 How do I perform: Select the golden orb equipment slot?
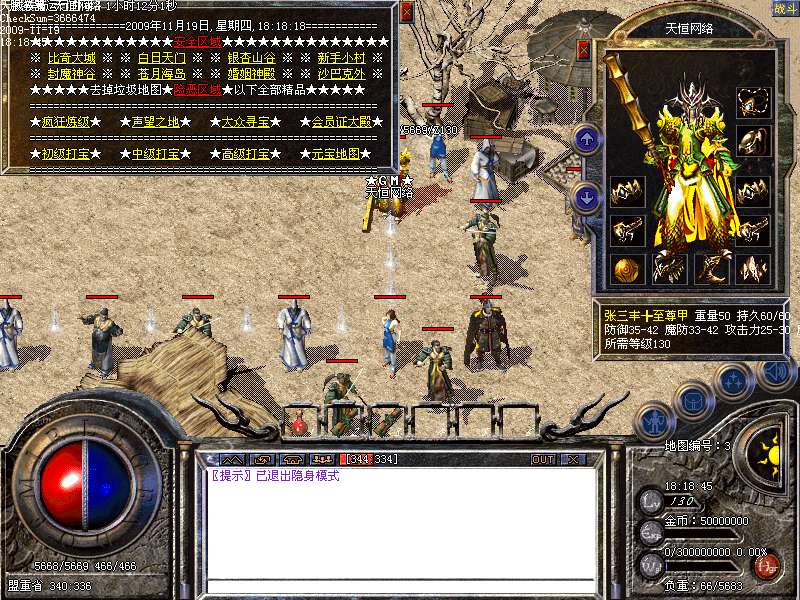coord(627,268)
